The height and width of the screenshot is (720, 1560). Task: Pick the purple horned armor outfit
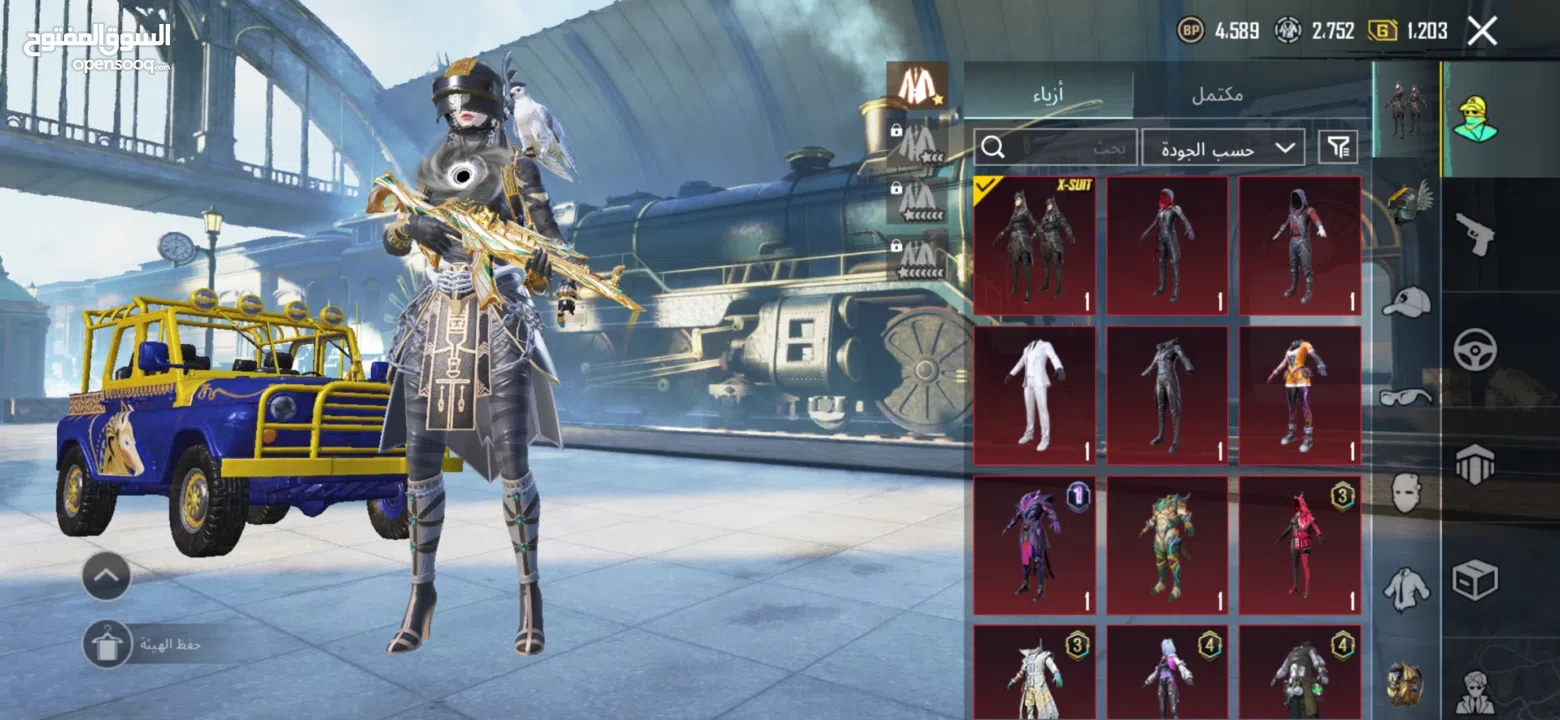1034,545
